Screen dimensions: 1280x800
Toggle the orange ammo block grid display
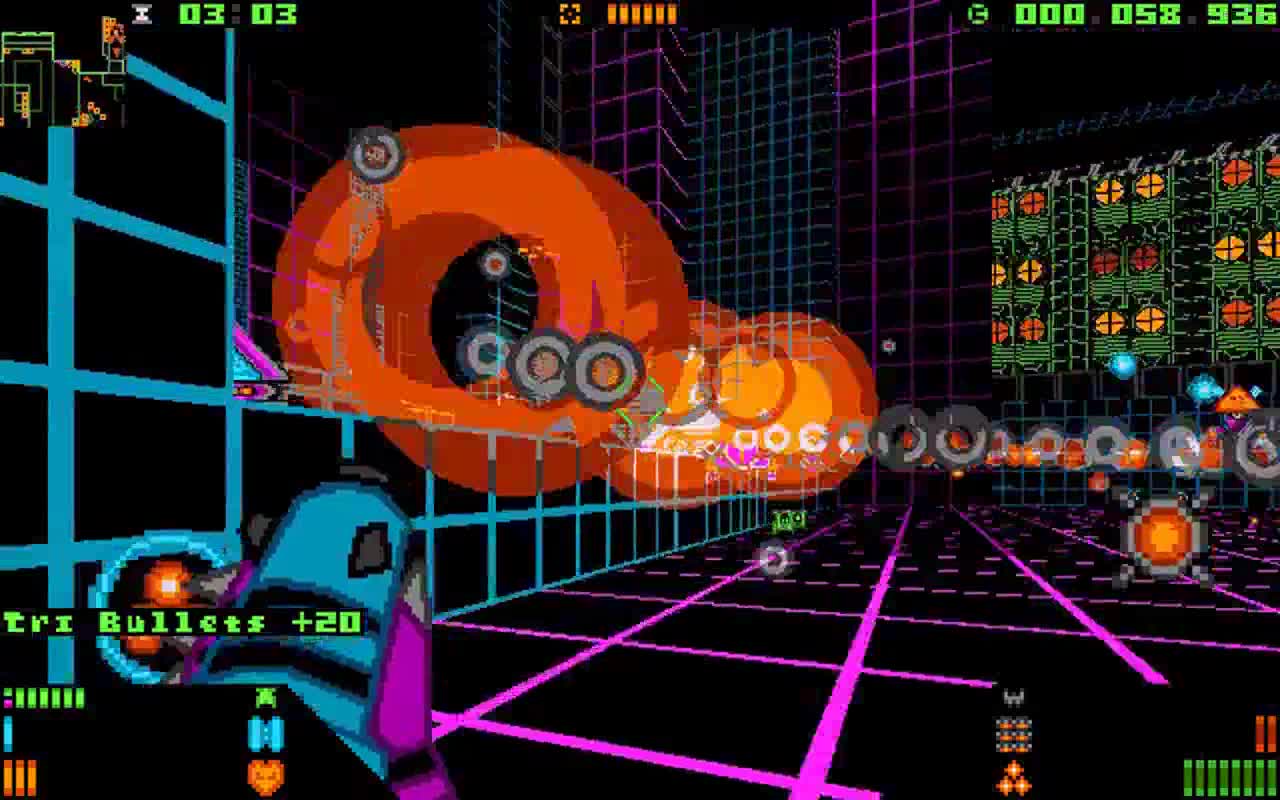[x=1013, y=734]
